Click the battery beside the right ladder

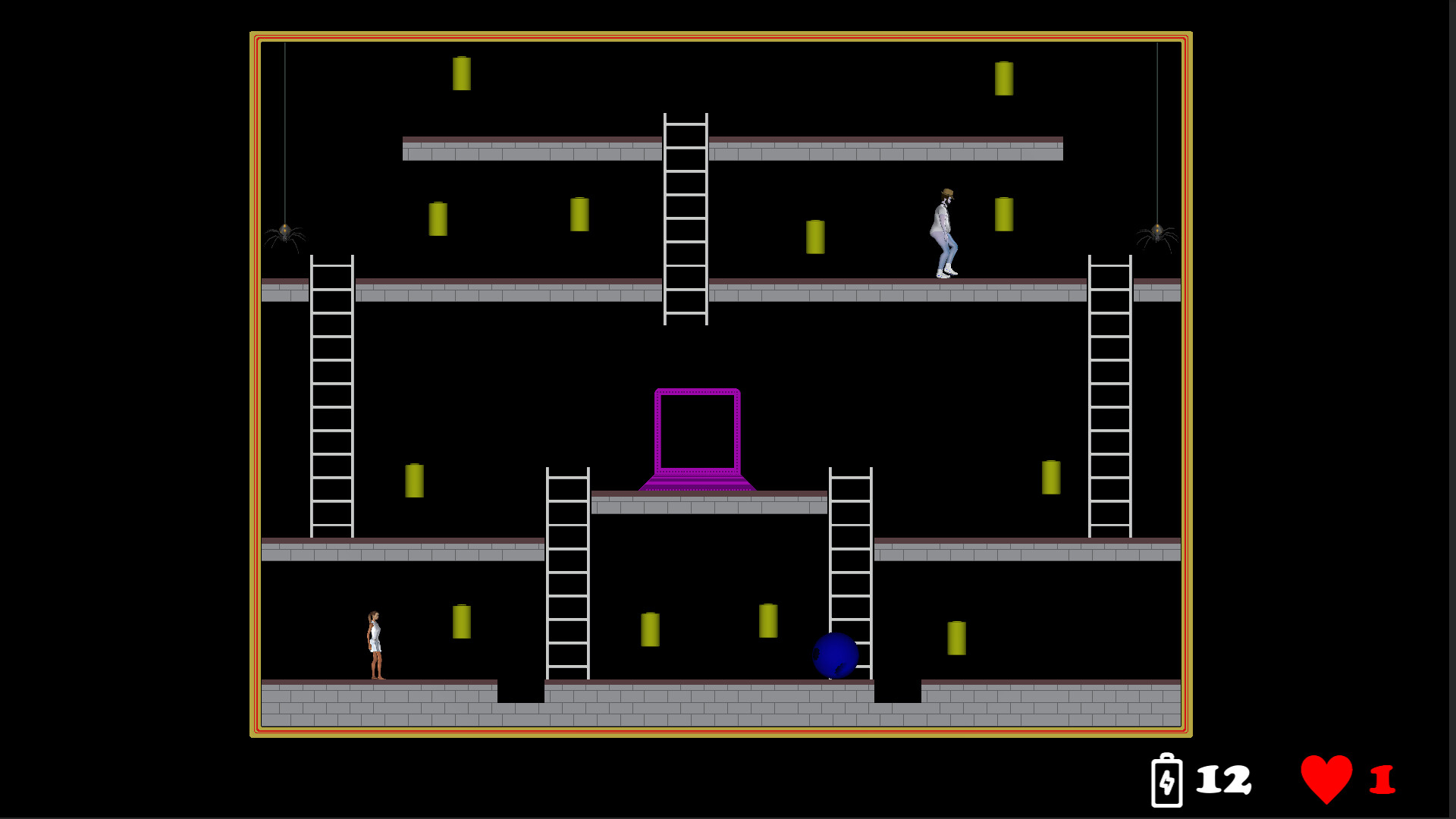click(1051, 479)
